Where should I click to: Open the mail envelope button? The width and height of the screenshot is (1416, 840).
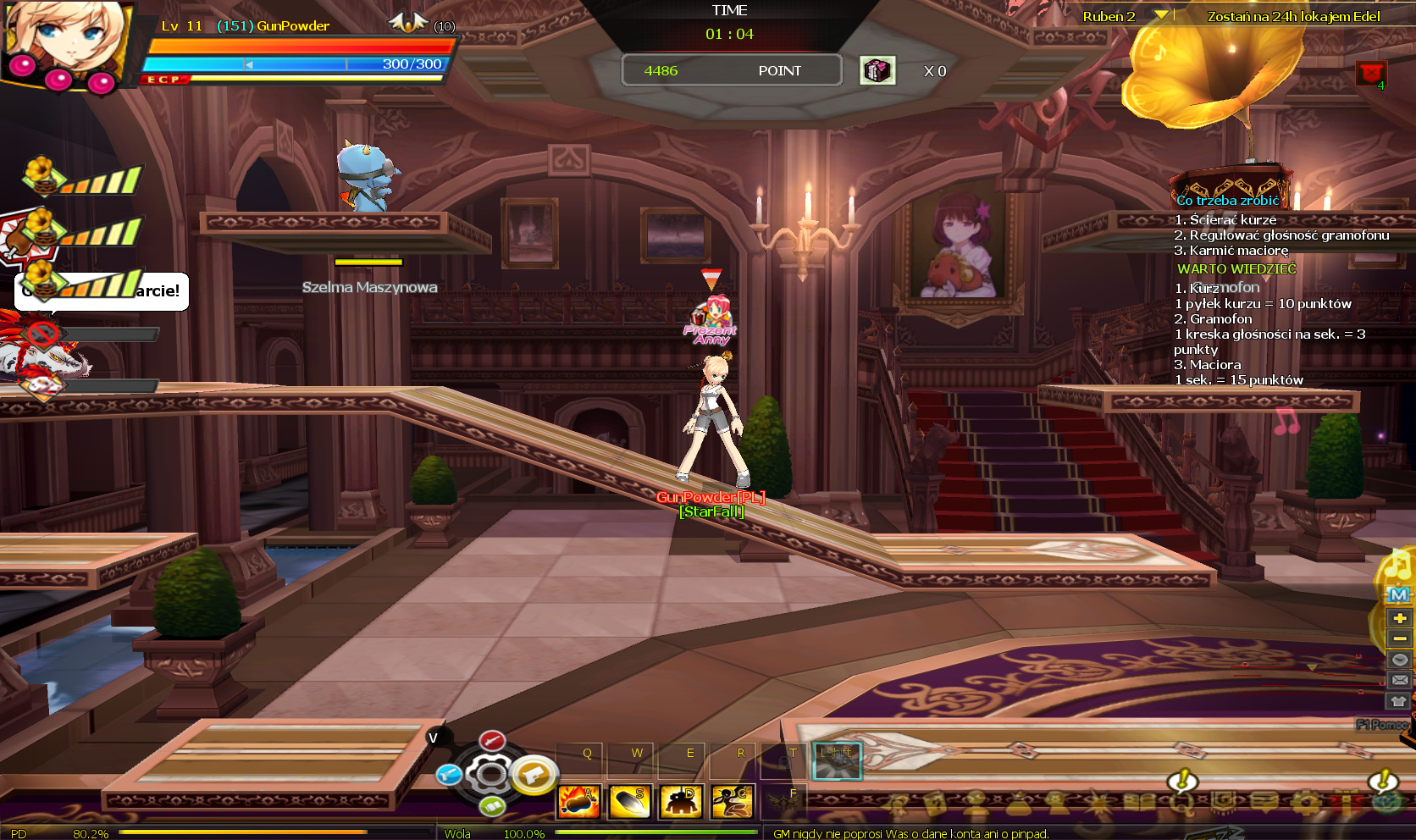click(x=1399, y=680)
